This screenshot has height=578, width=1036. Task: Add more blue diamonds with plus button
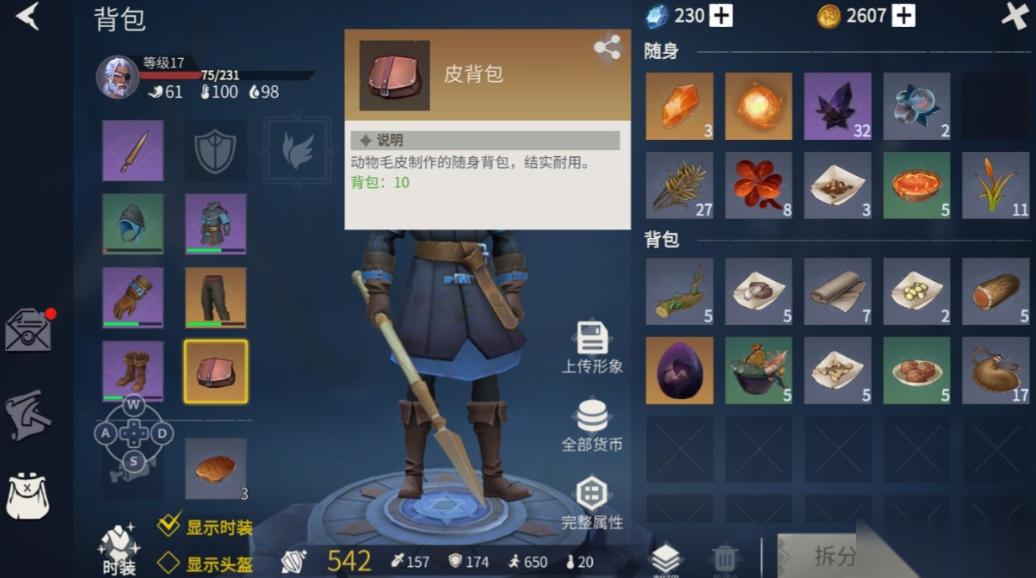pyautogui.click(x=721, y=15)
